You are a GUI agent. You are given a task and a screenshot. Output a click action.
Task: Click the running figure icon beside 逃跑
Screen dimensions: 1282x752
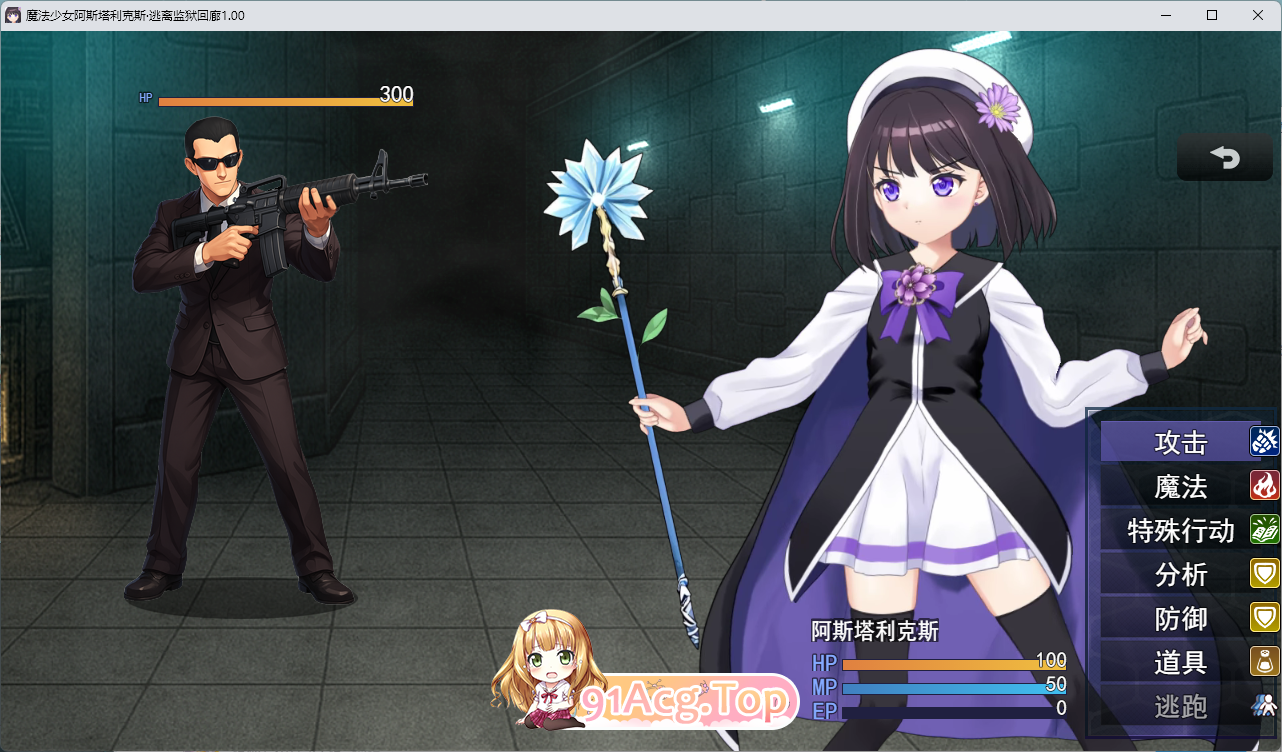pos(1263,706)
